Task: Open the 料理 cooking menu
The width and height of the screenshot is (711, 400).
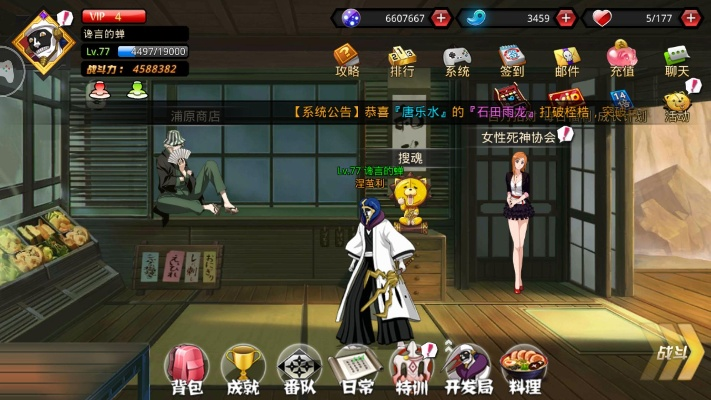Action: [523, 367]
